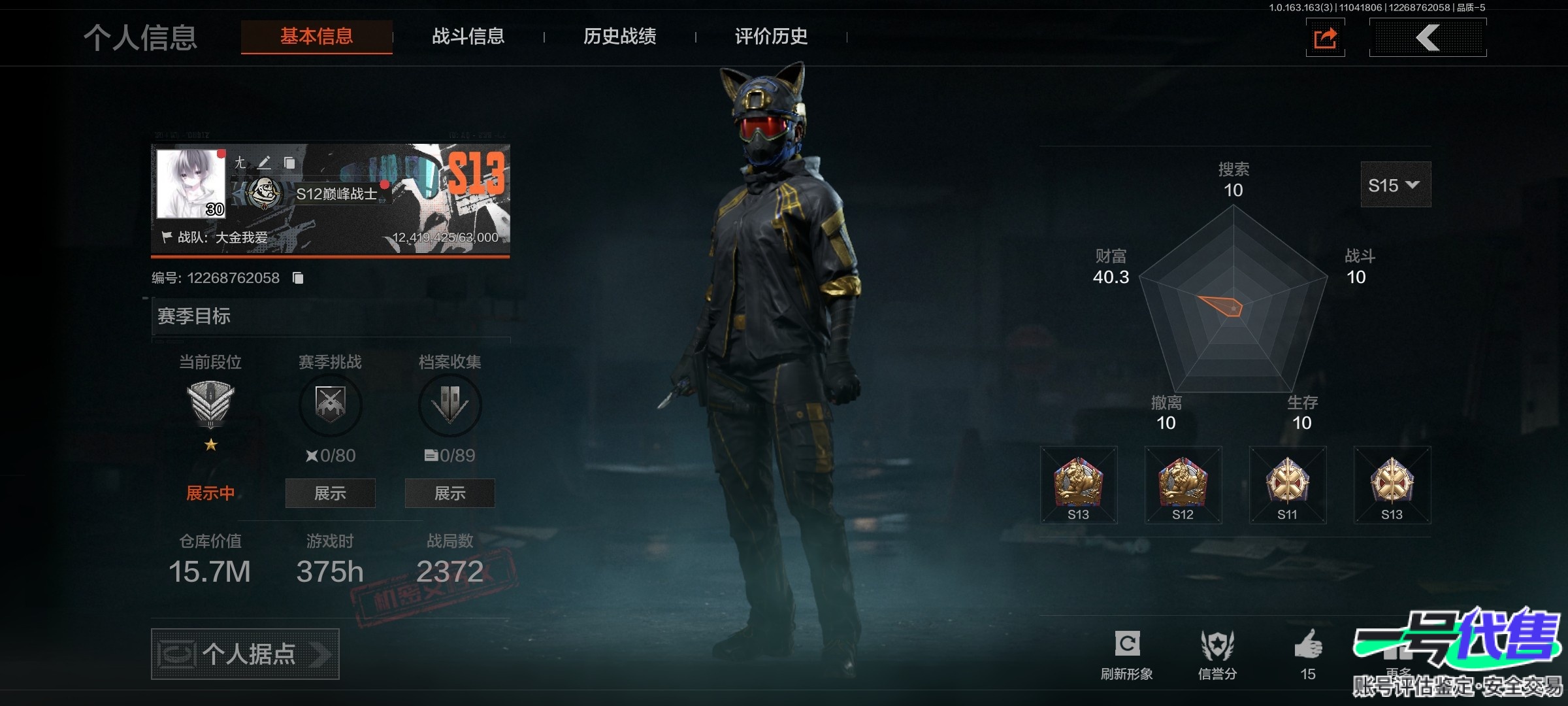Go back with the arrow button

click(1428, 38)
